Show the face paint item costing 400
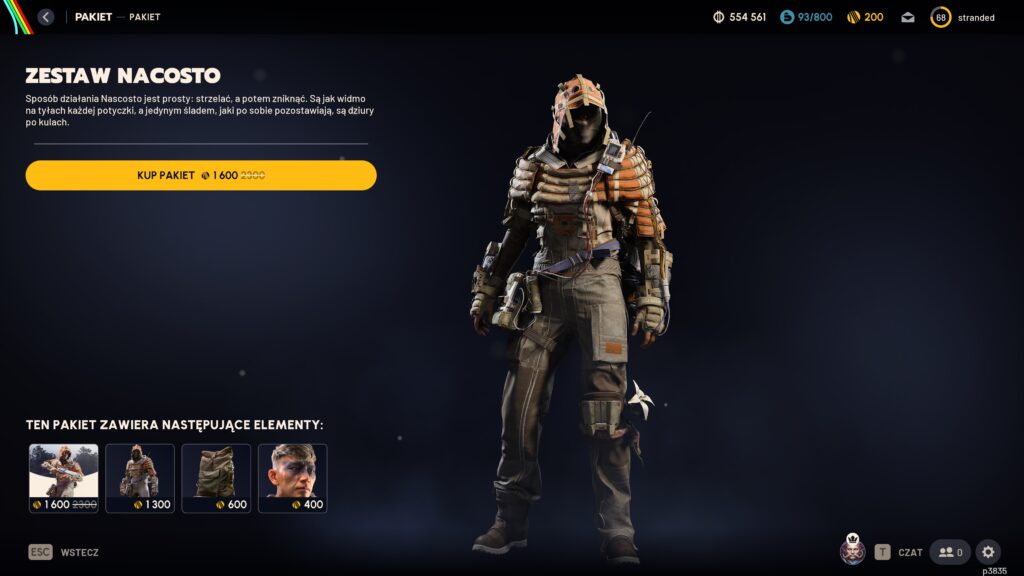The width and height of the screenshot is (1024, 576). (x=292, y=478)
